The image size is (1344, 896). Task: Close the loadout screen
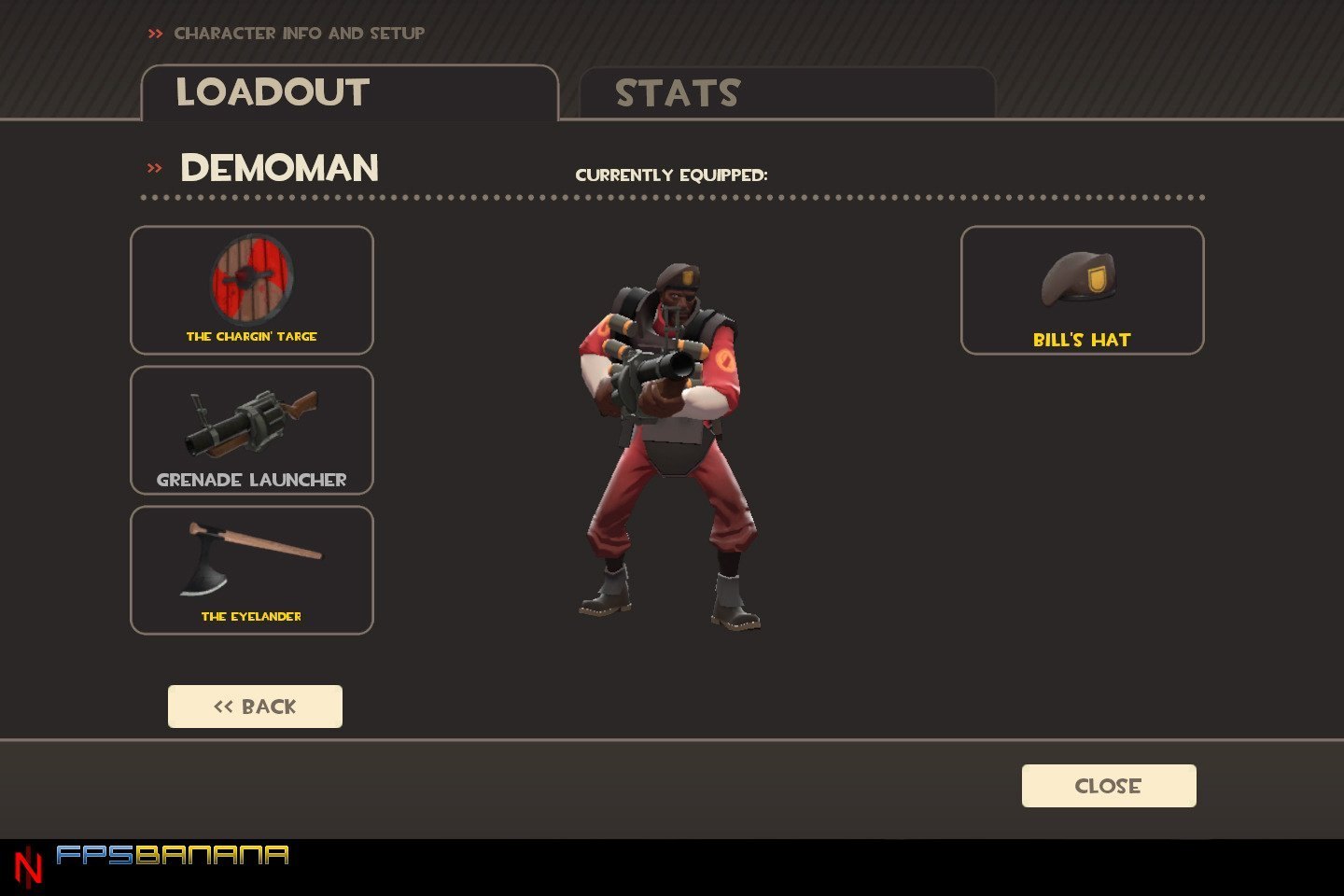point(1109,786)
